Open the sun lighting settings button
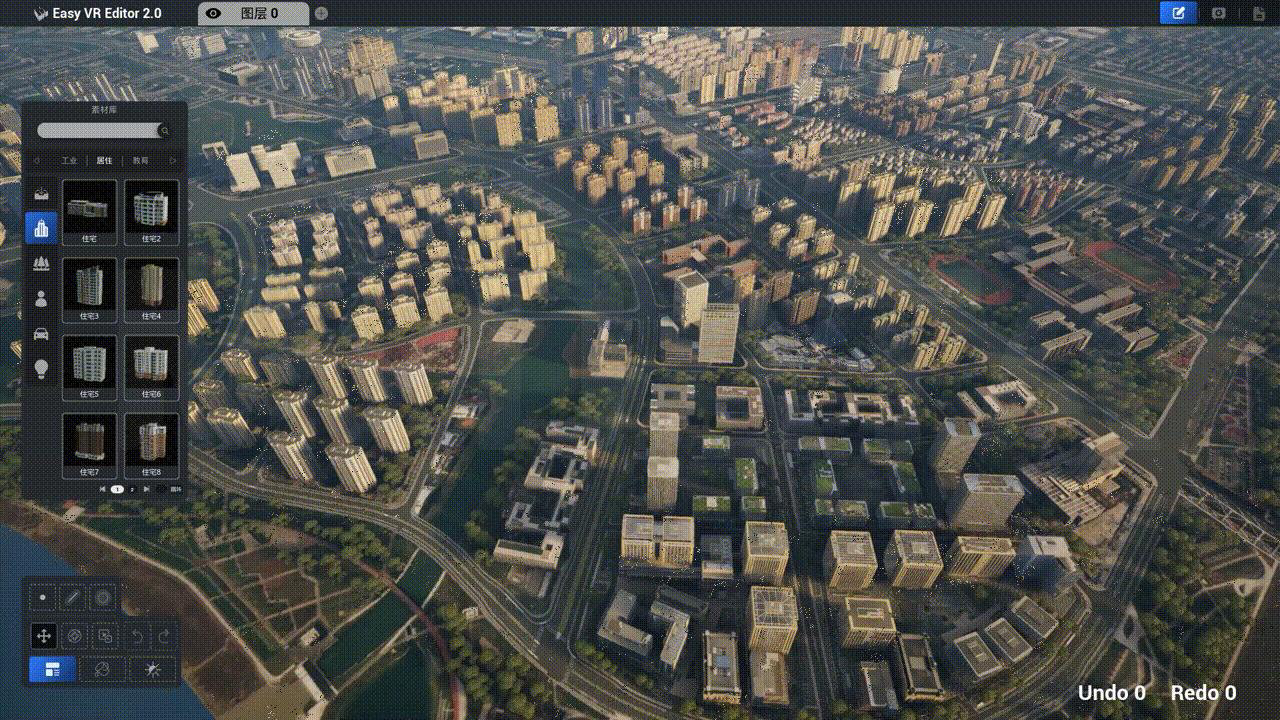 [x=153, y=669]
